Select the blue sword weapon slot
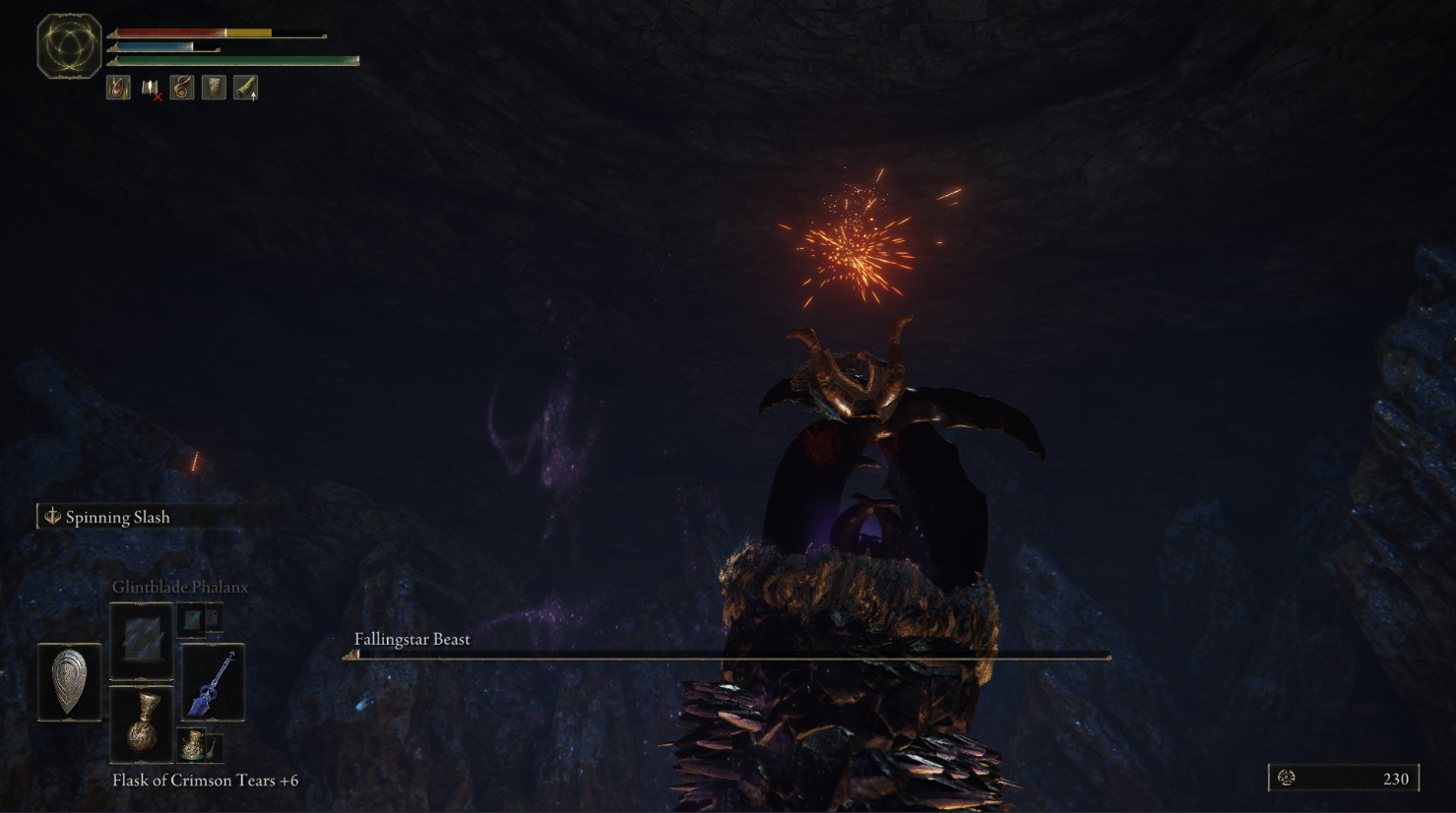Image resolution: width=1456 pixels, height=813 pixels. pyautogui.click(x=213, y=682)
